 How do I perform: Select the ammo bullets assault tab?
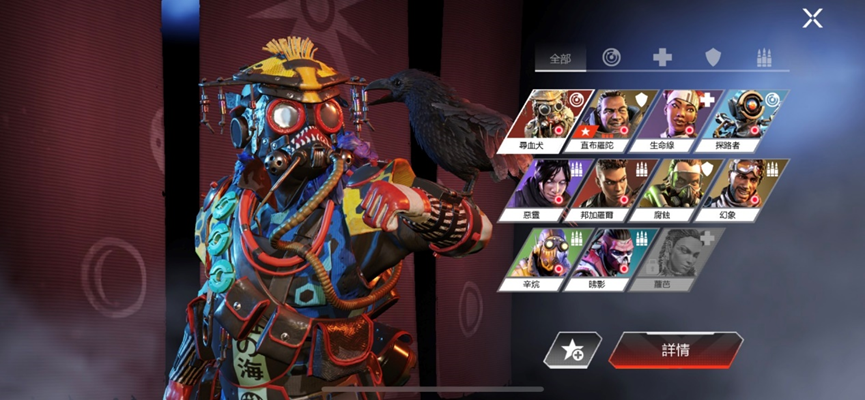pos(764,58)
